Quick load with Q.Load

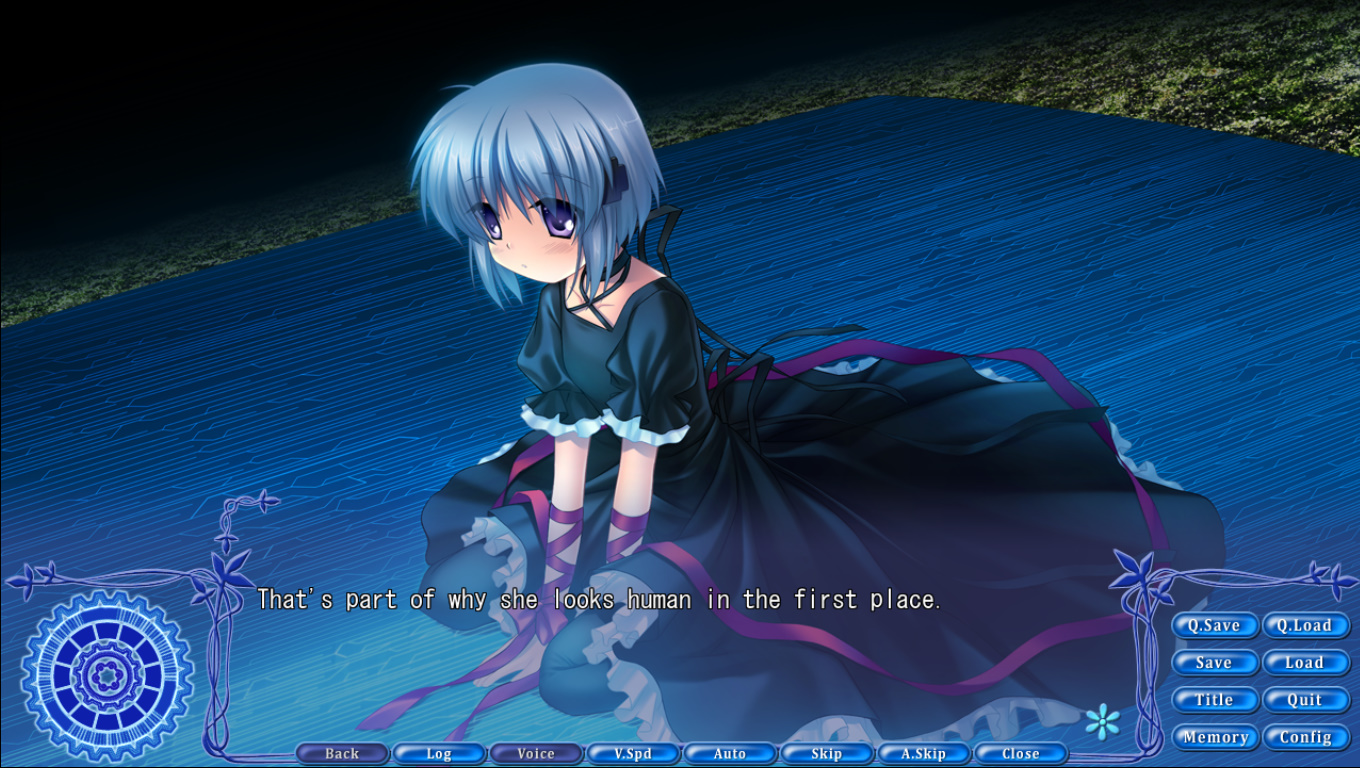[1305, 626]
